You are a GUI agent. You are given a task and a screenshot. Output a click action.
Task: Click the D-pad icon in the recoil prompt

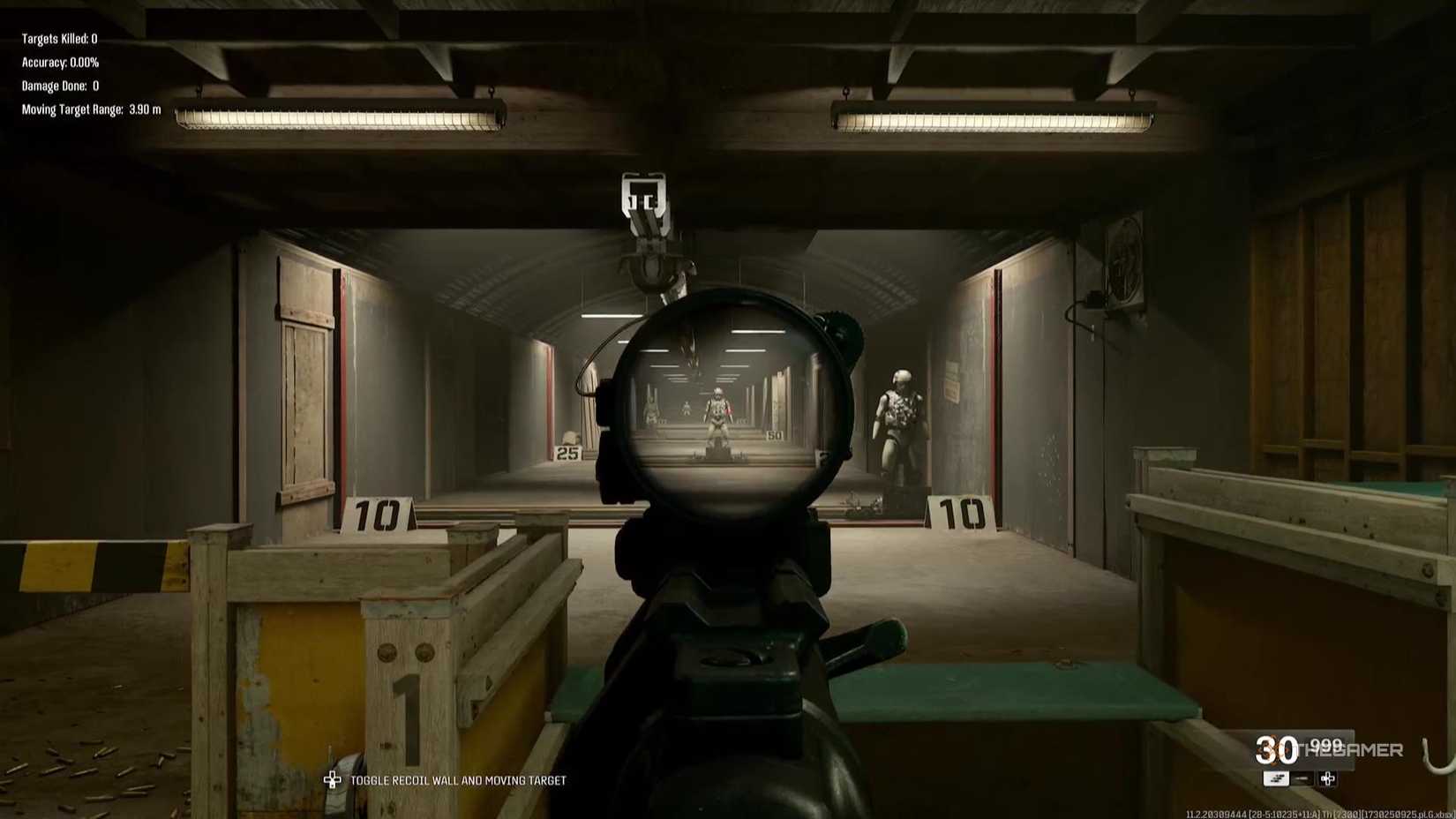pos(333,780)
